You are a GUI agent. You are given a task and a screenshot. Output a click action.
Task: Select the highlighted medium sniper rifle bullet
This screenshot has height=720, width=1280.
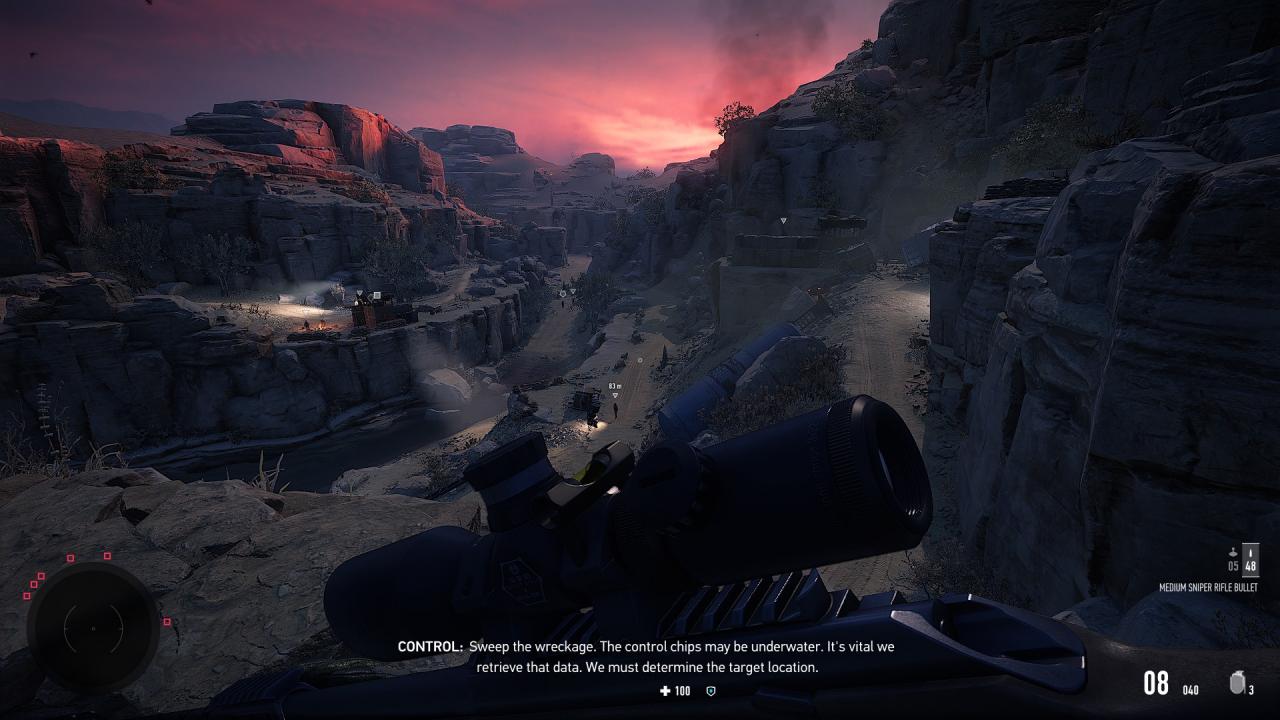[1250, 559]
